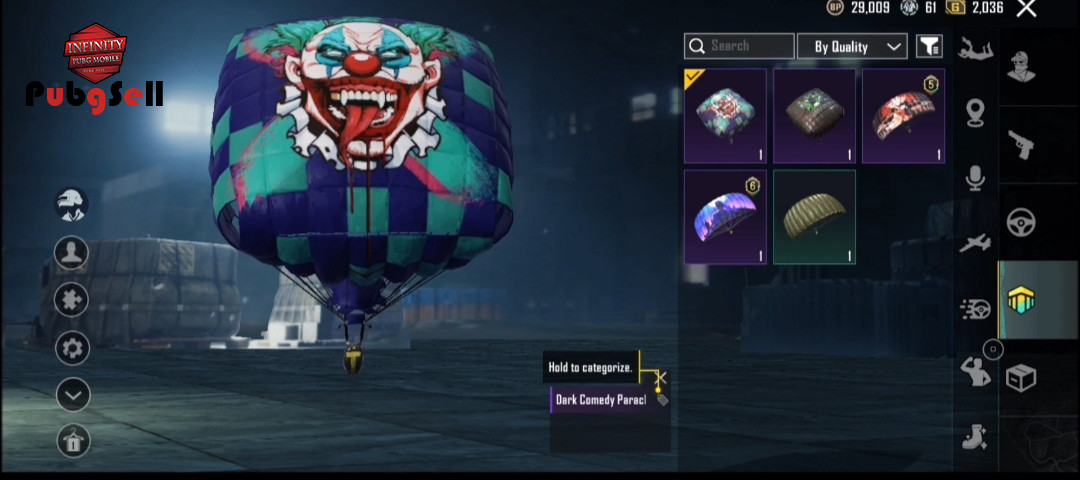Open the By Quality sort dropdown
The width and height of the screenshot is (1080, 480).
click(852, 46)
